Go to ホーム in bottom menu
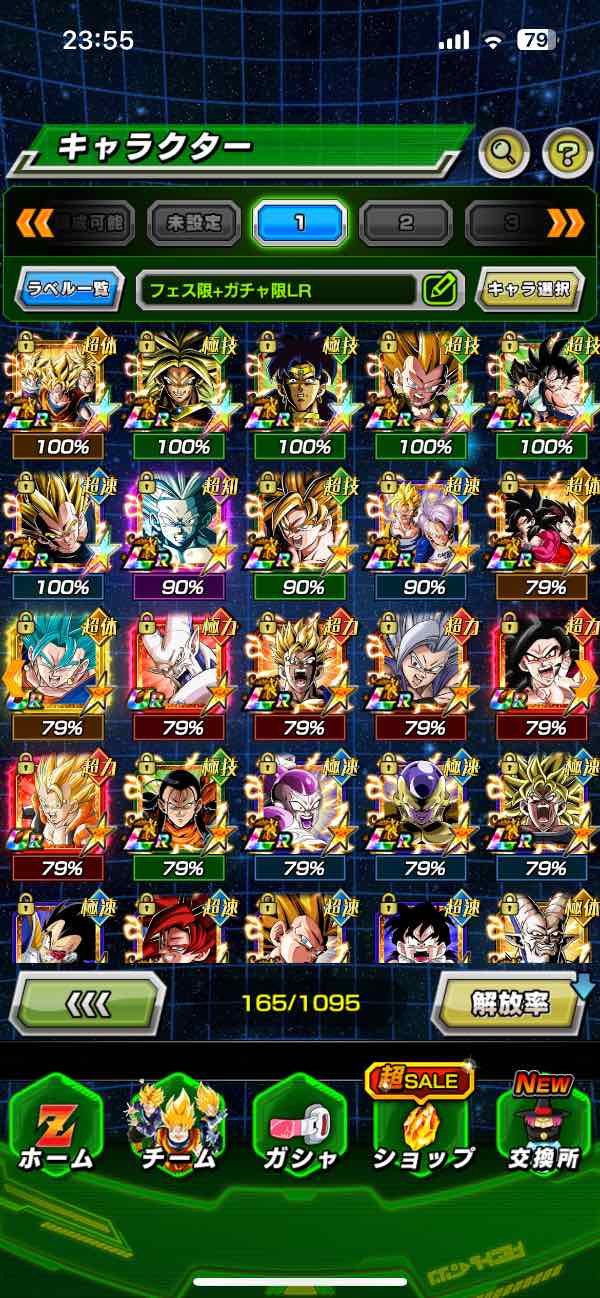This screenshot has width=600, height=1298. coord(57,1127)
